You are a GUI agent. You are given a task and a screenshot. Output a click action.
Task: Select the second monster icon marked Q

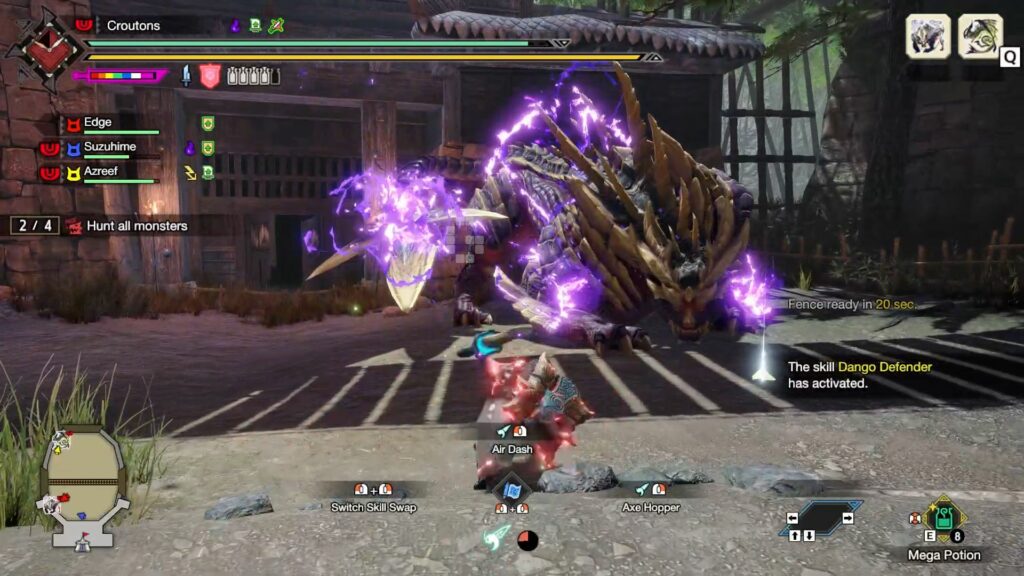click(x=980, y=36)
